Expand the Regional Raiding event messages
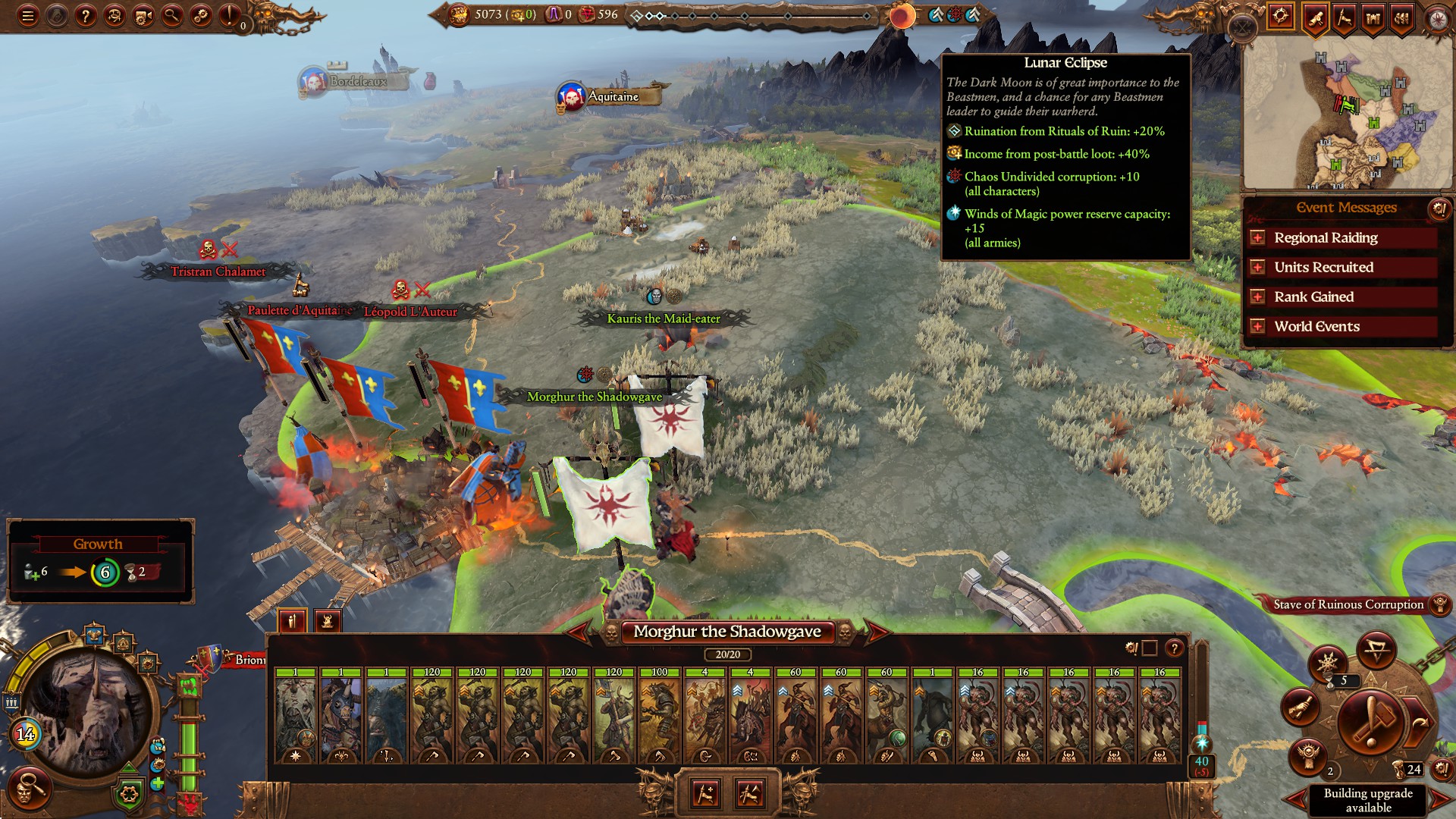This screenshot has height=819, width=1456. [x=1258, y=237]
